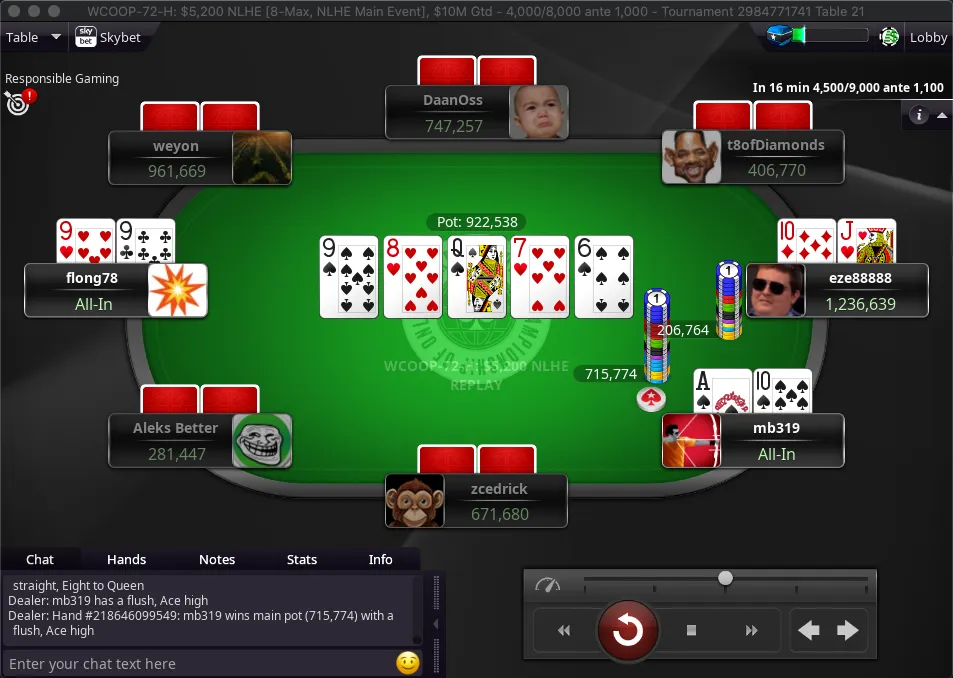
Task: Go to the Lobby
Action: 927,38
